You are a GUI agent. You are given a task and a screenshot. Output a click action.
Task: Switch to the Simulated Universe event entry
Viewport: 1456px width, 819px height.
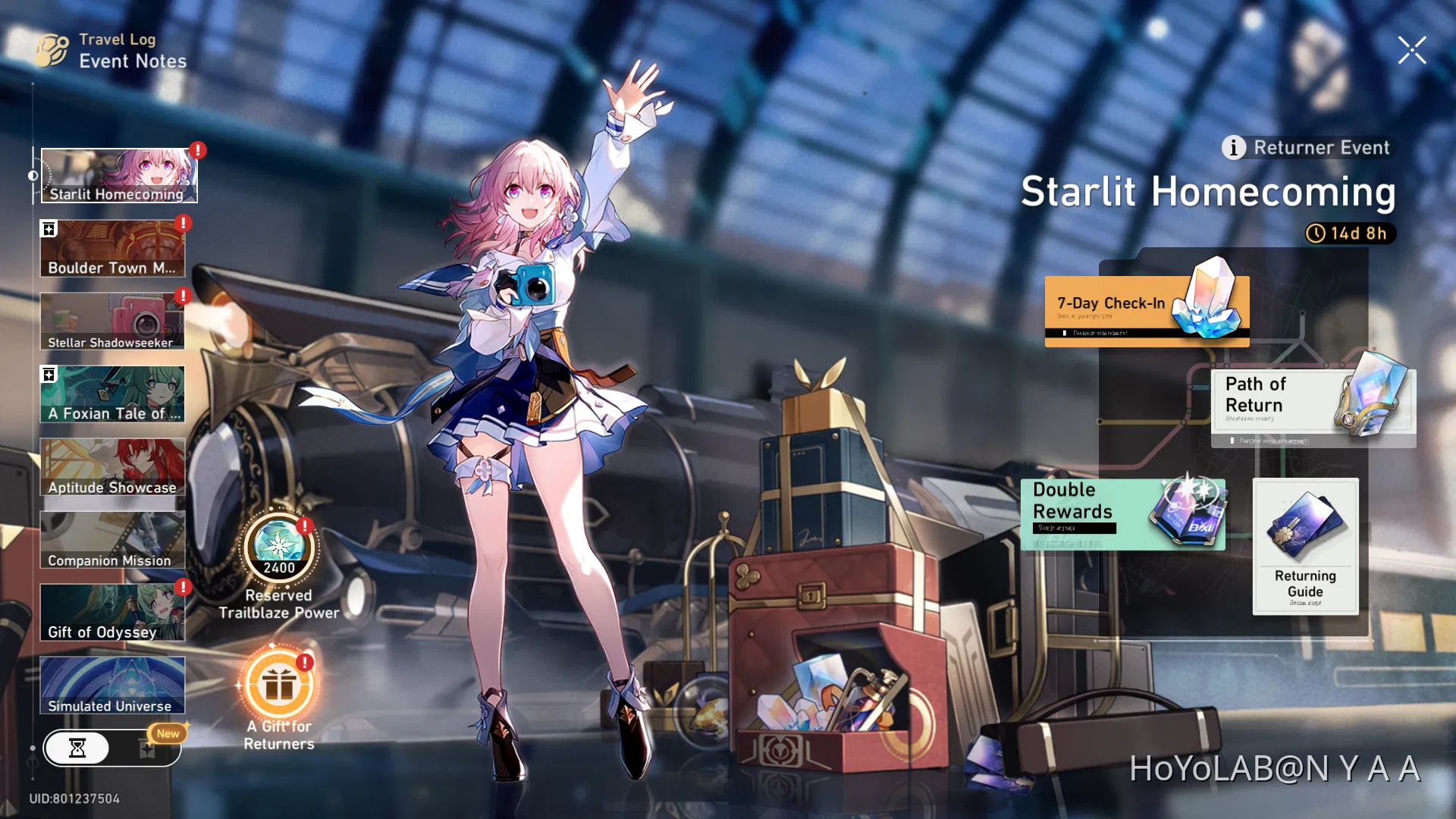[112, 685]
